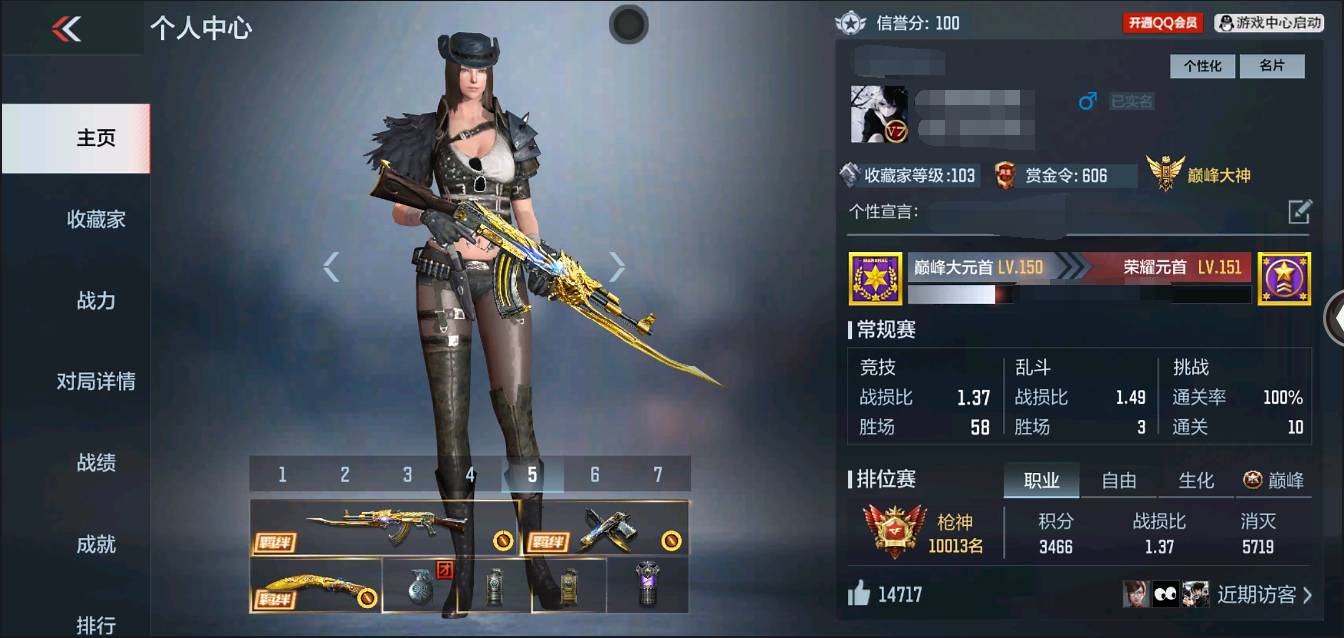Open the 名片 name card button
The image size is (1344, 638).
(1271, 66)
